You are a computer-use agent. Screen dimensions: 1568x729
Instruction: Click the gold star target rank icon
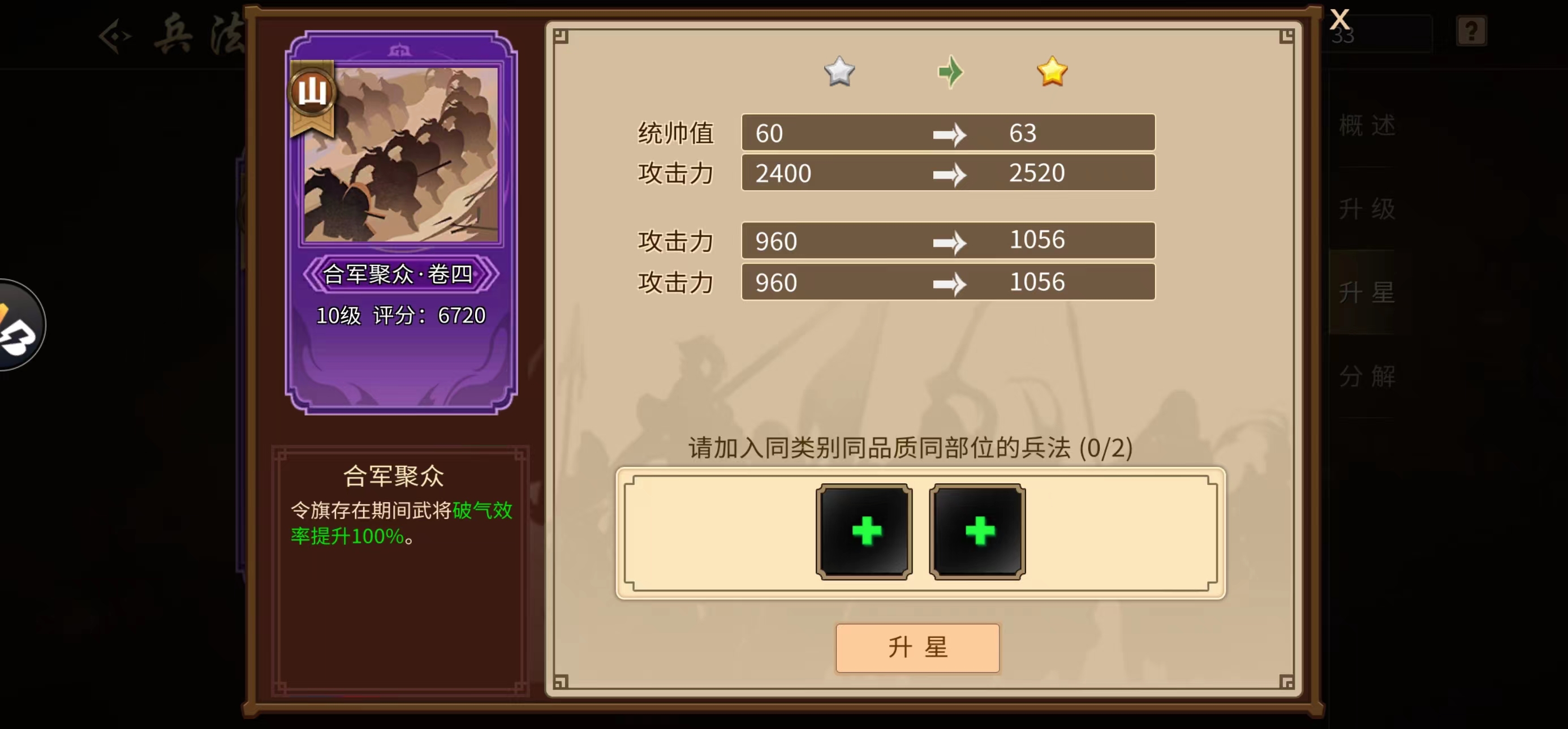(1053, 71)
